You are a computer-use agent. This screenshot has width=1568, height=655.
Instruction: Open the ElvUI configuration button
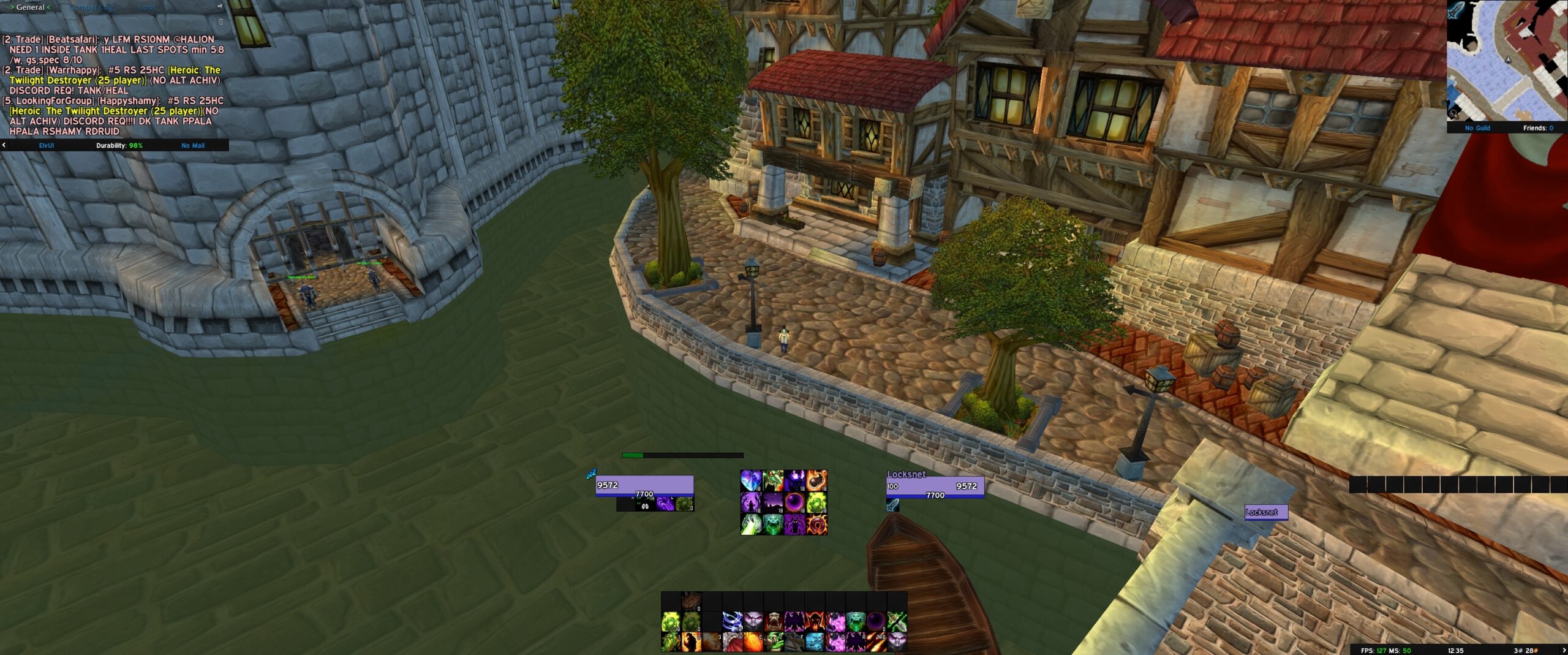(x=46, y=145)
